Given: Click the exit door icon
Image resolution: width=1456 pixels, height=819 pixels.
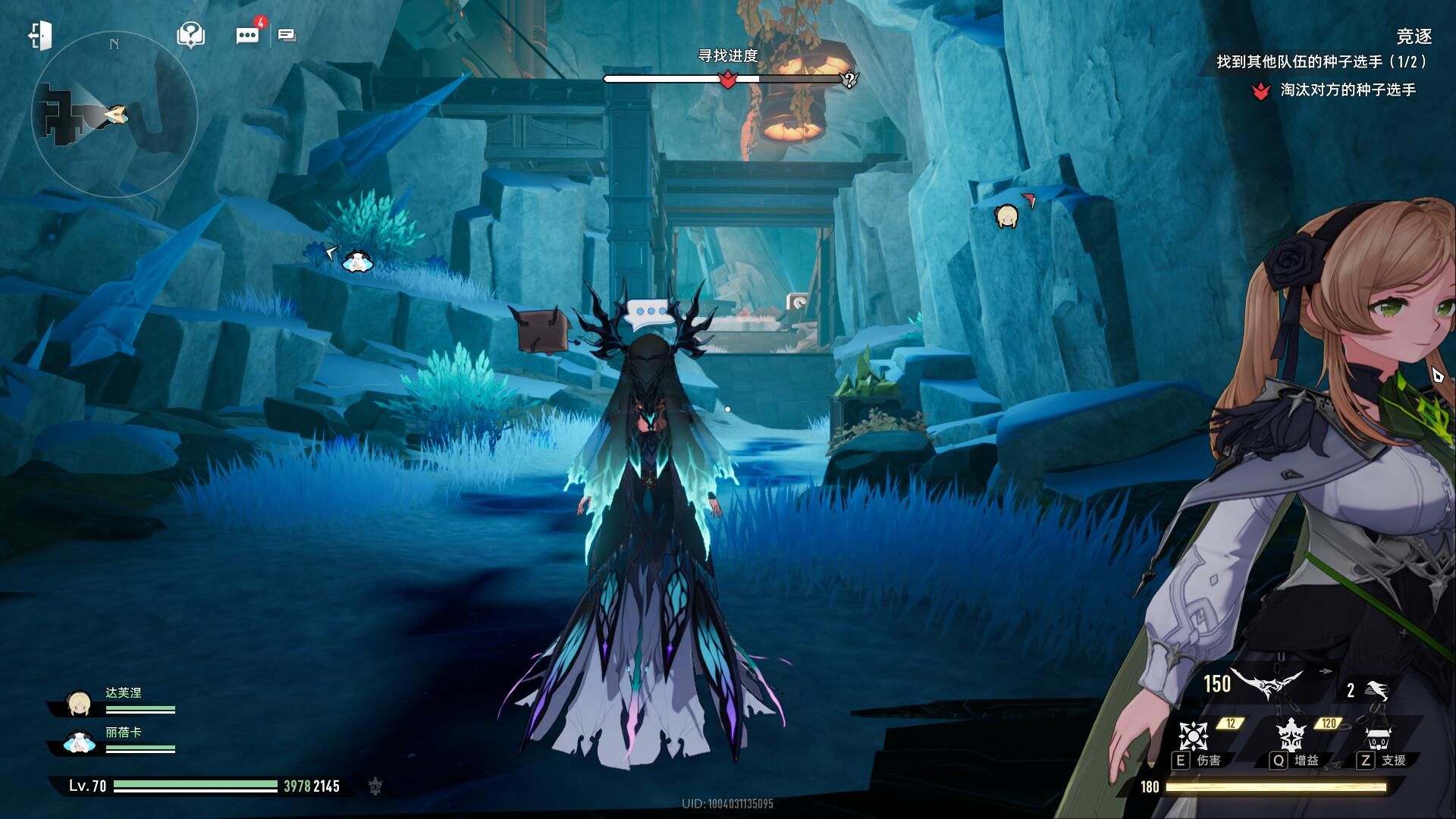Looking at the screenshot, I should tap(40, 36).
